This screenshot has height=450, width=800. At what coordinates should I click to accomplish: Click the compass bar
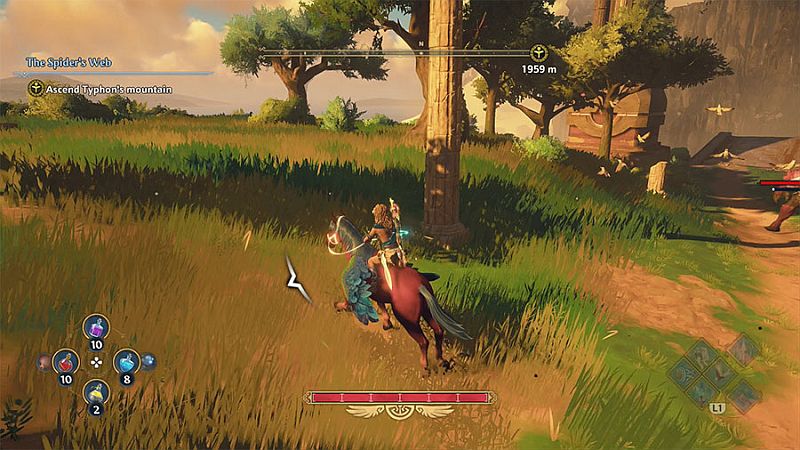pyautogui.click(x=400, y=52)
